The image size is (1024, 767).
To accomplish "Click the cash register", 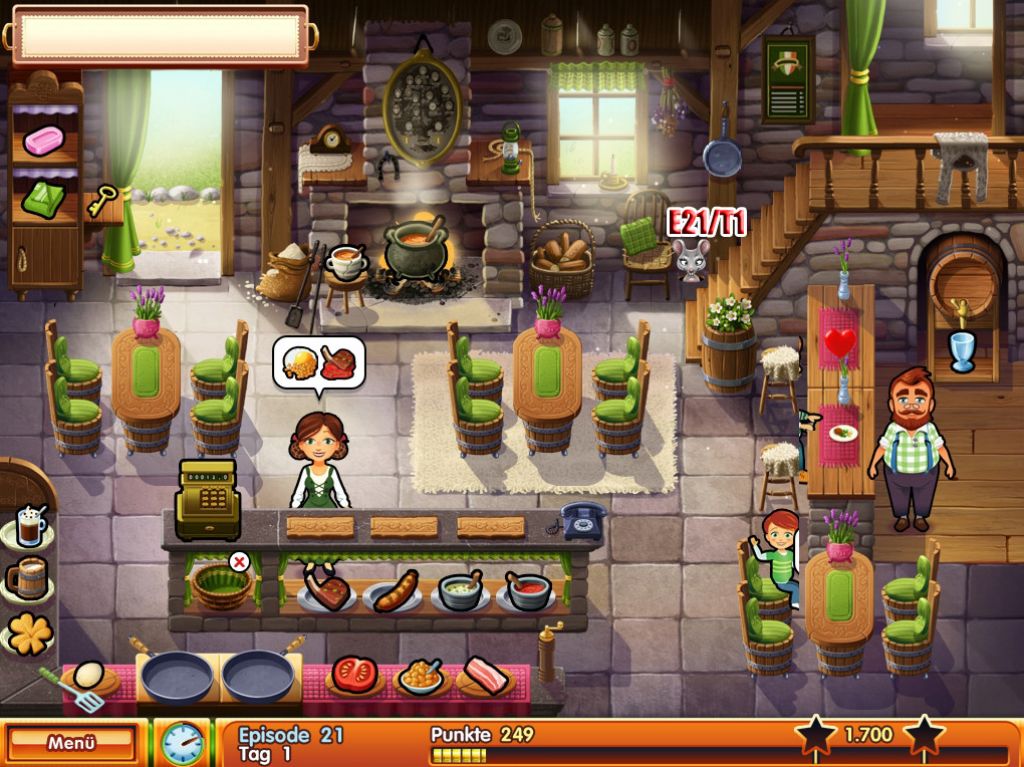I will click(207, 497).
